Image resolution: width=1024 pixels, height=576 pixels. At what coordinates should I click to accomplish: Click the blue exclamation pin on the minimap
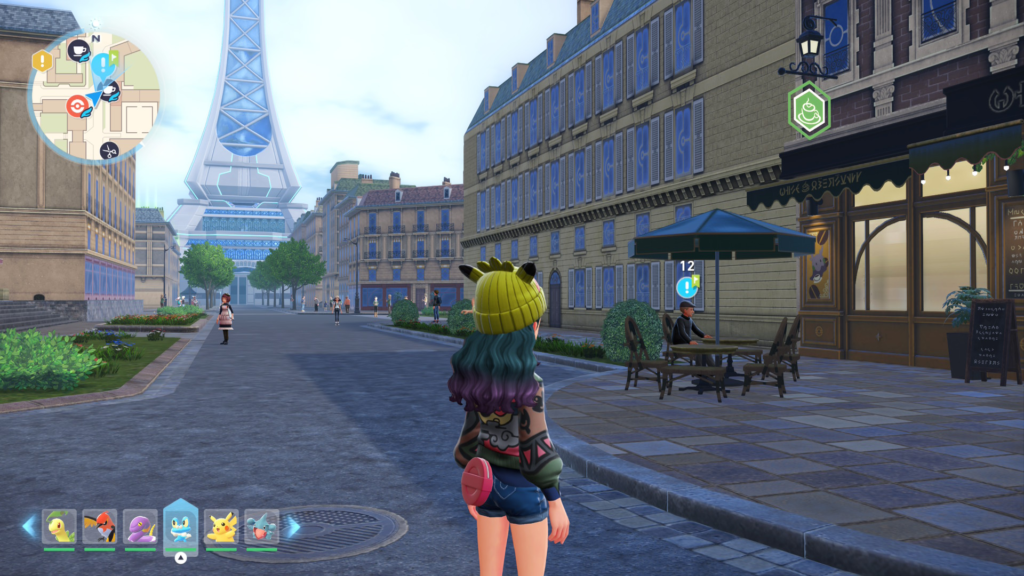(x=101, y=66)
